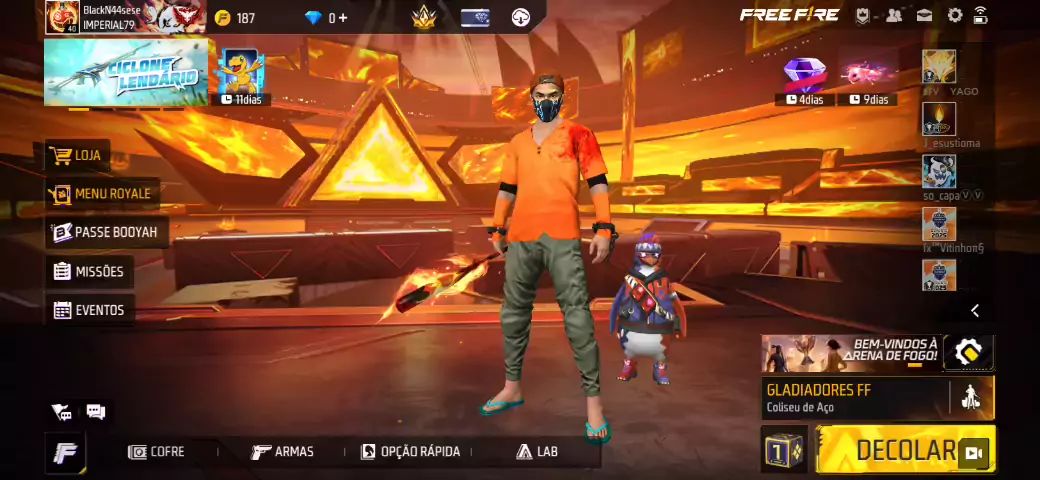Open the Ciclone Lendário banner
The height and width of the screenshot is (480, 1040).
coord(125,72)
